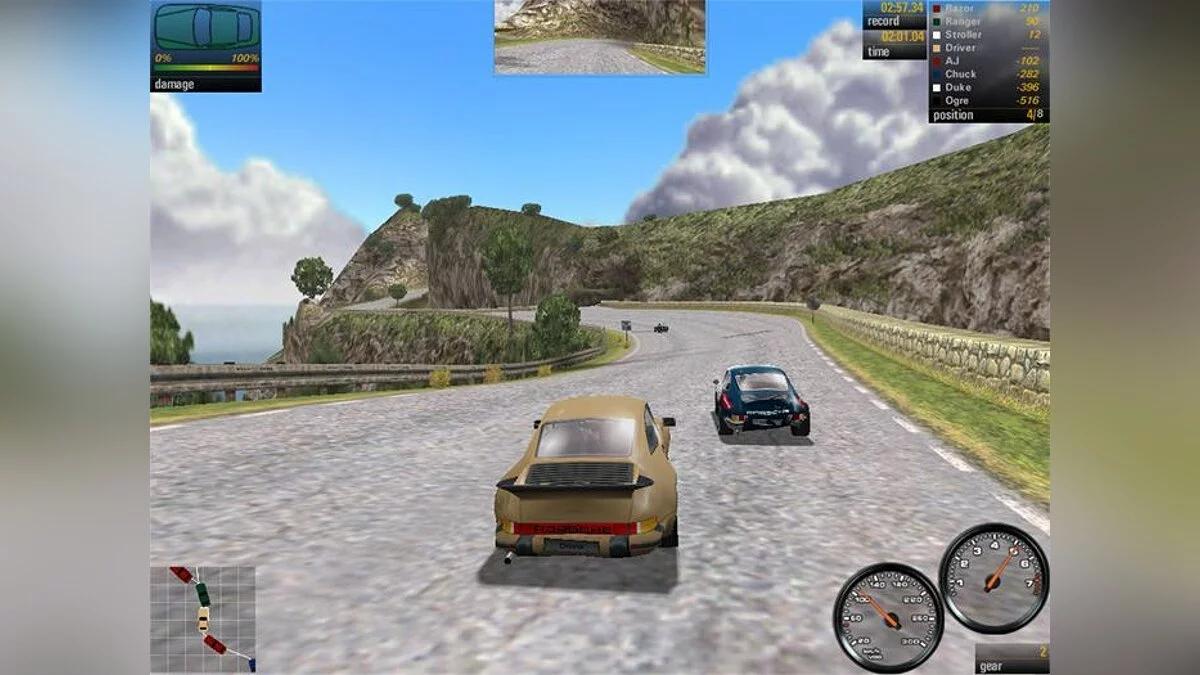Screen dimensions: 1200x675
Task: Select Stroller's row in the standings
Action: 988,34
